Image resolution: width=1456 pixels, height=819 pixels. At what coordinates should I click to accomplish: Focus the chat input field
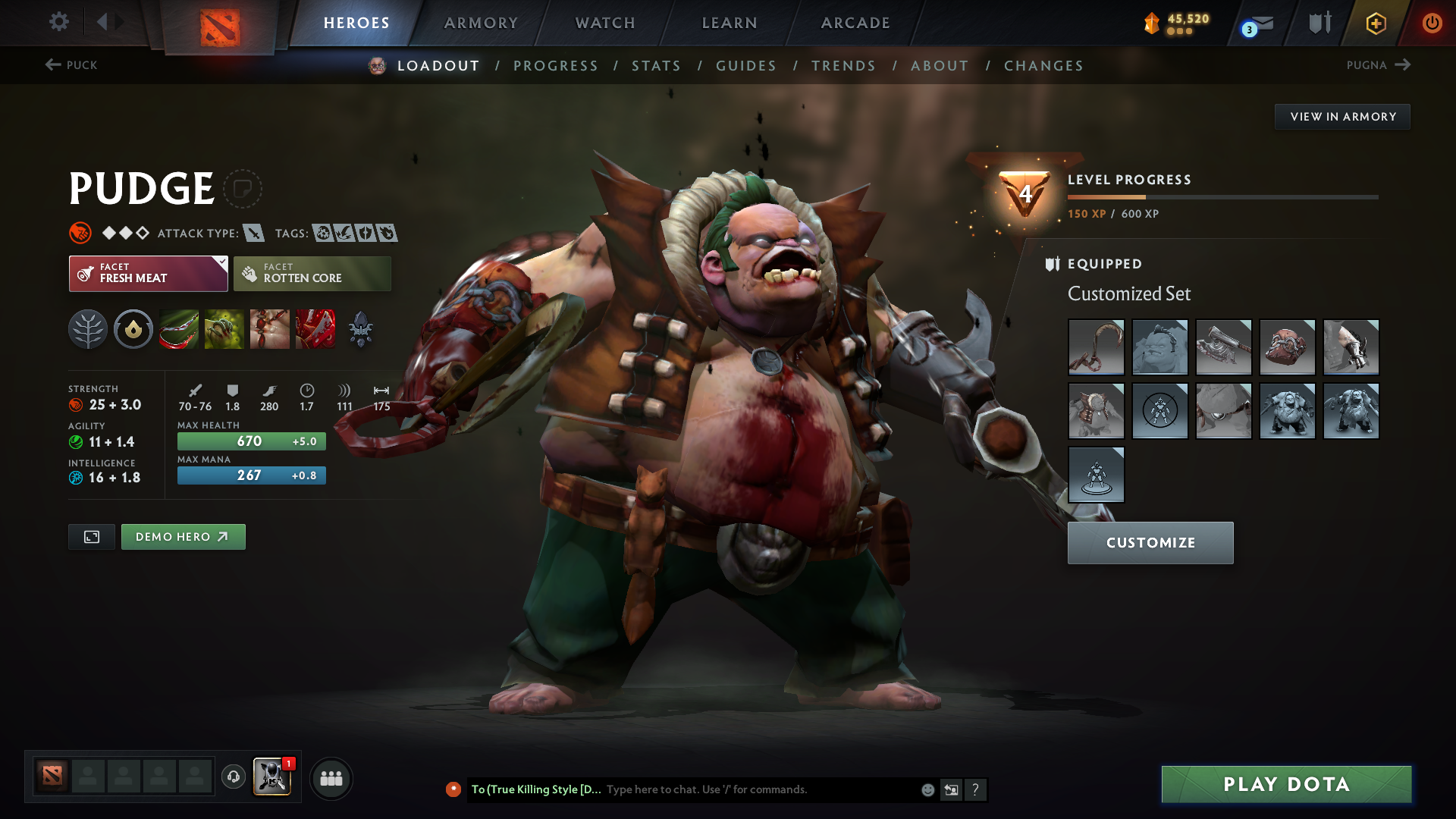(758, 789)
